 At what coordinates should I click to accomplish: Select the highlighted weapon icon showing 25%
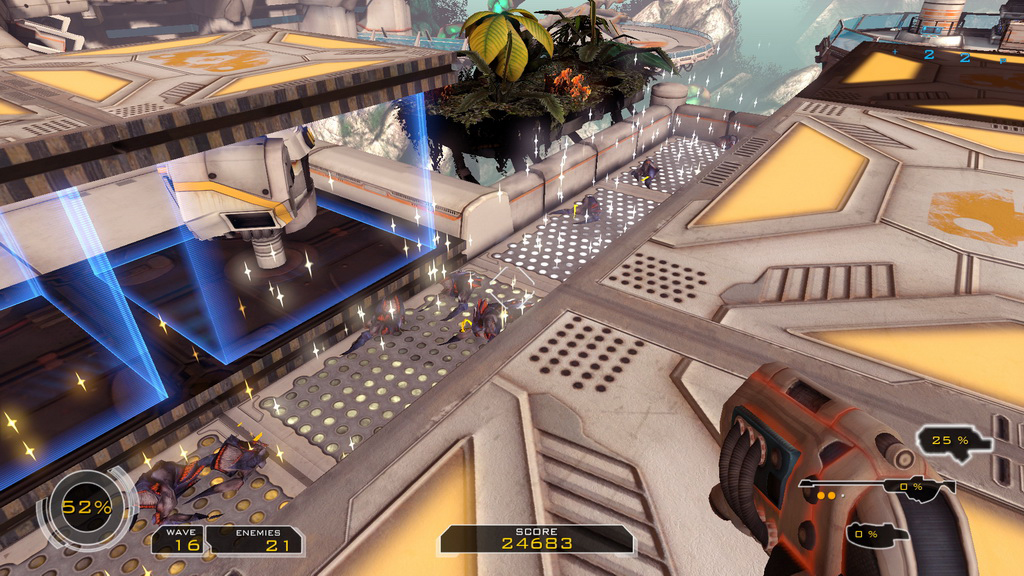[x=955, y=441]
